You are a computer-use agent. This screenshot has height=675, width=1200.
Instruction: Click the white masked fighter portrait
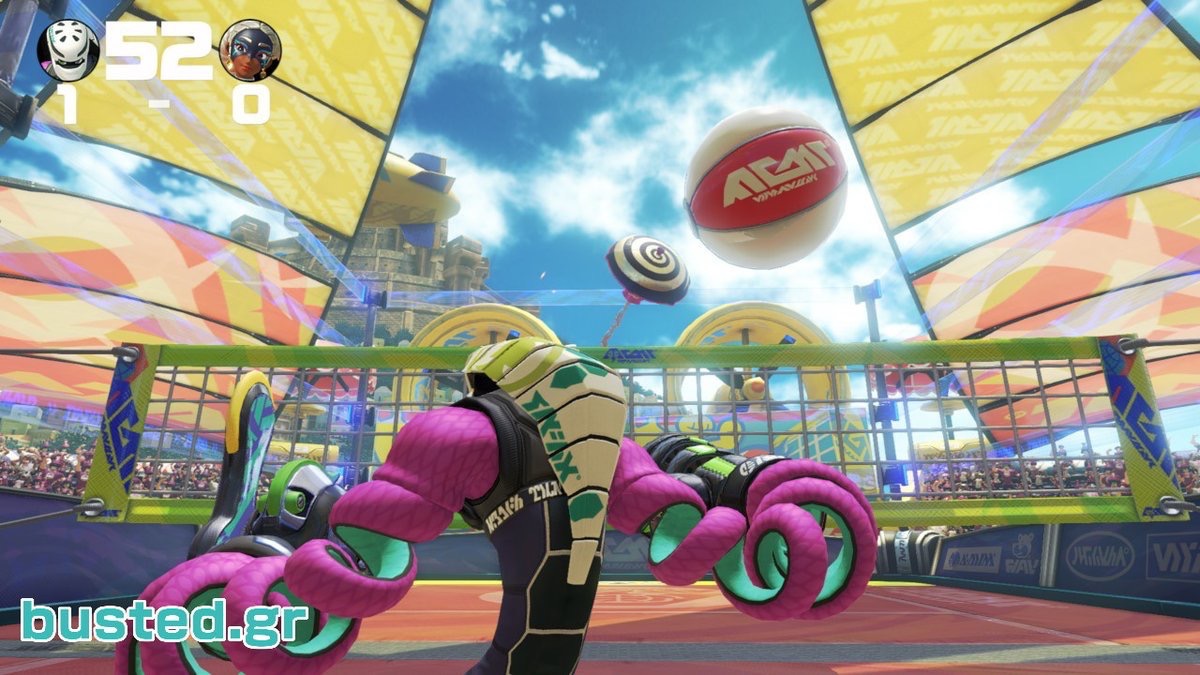tap(68, 50)
